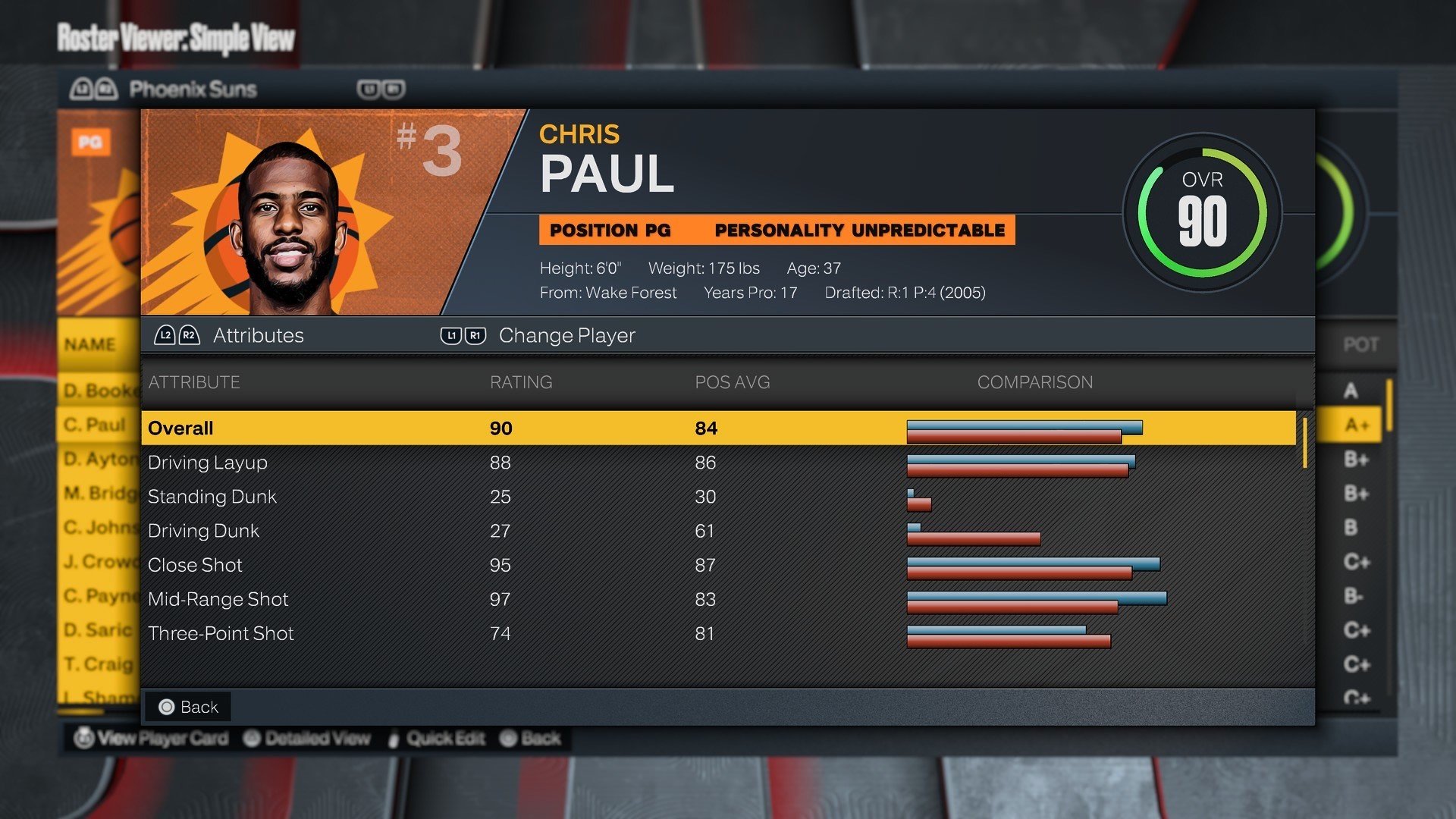Change team from Phoenix Suns header
This screenshot has width=1456, height=819.
(193, 89)
